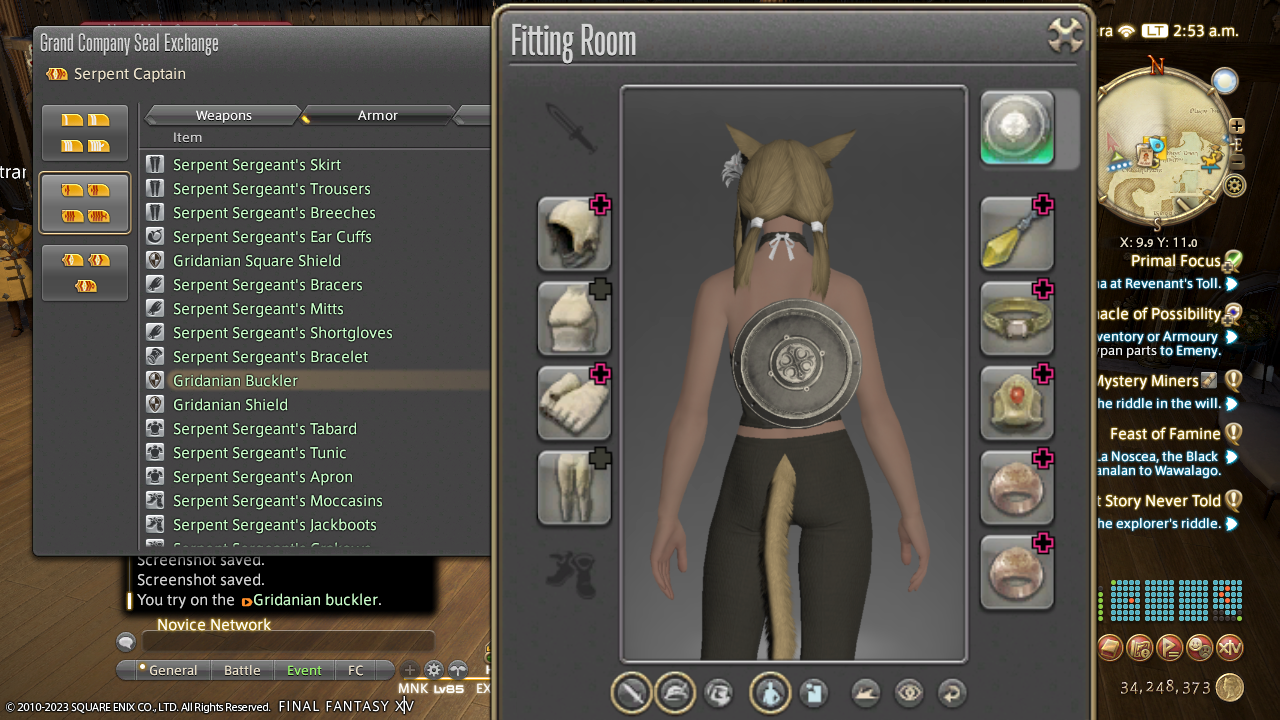
Task: Pick Serpent Sergeant's Skirt
Action: click(x=256, y=165)
